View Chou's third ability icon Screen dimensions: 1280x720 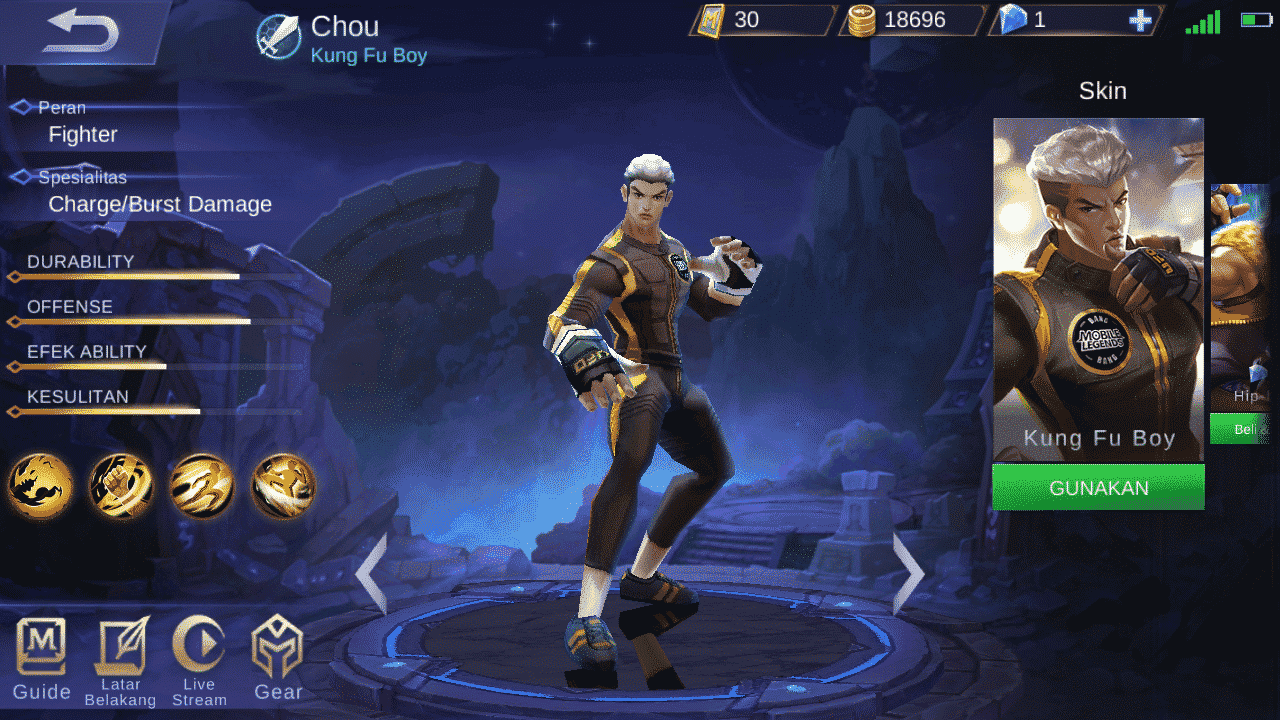(203, 486)
